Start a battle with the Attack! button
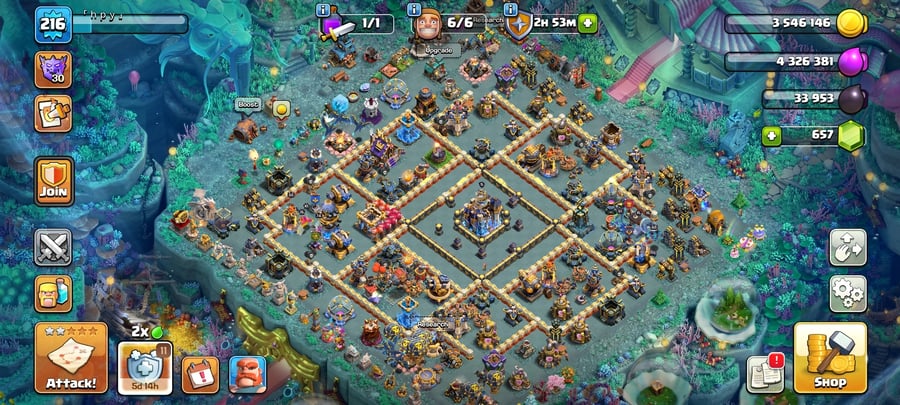This screenshot has height=405, width=900. (71, 357)
